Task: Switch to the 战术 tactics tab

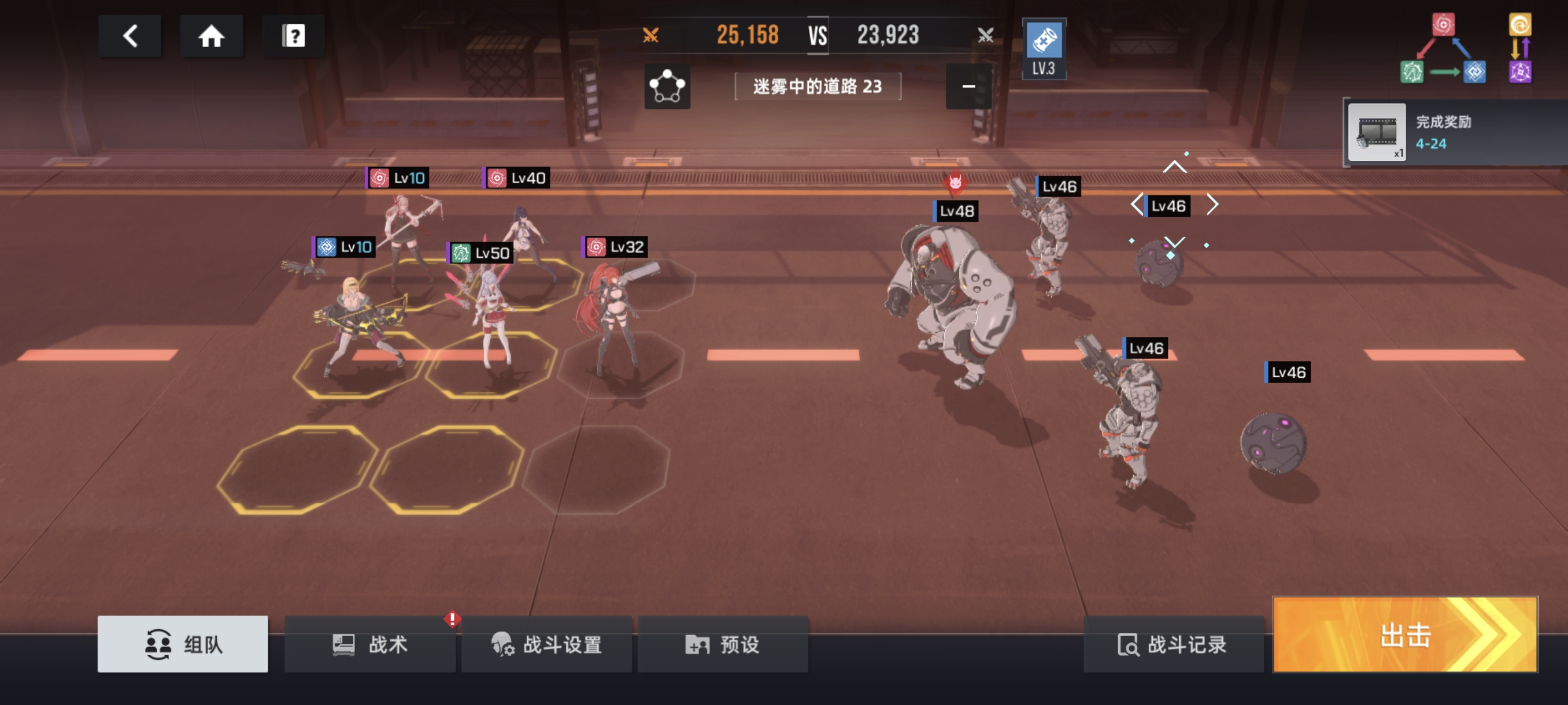Action: (x=369, y=644)
